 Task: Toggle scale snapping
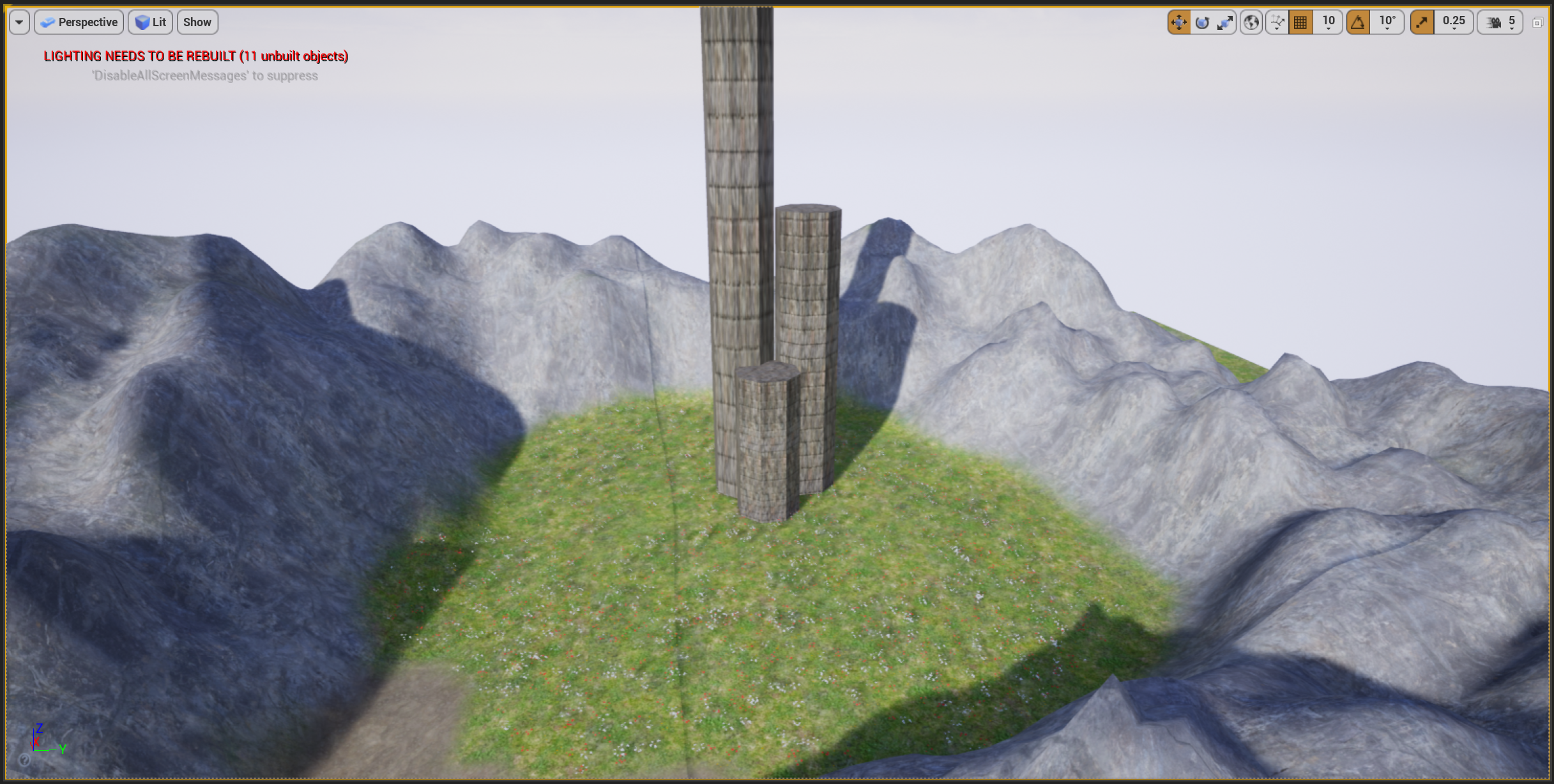click(1422, 22)
